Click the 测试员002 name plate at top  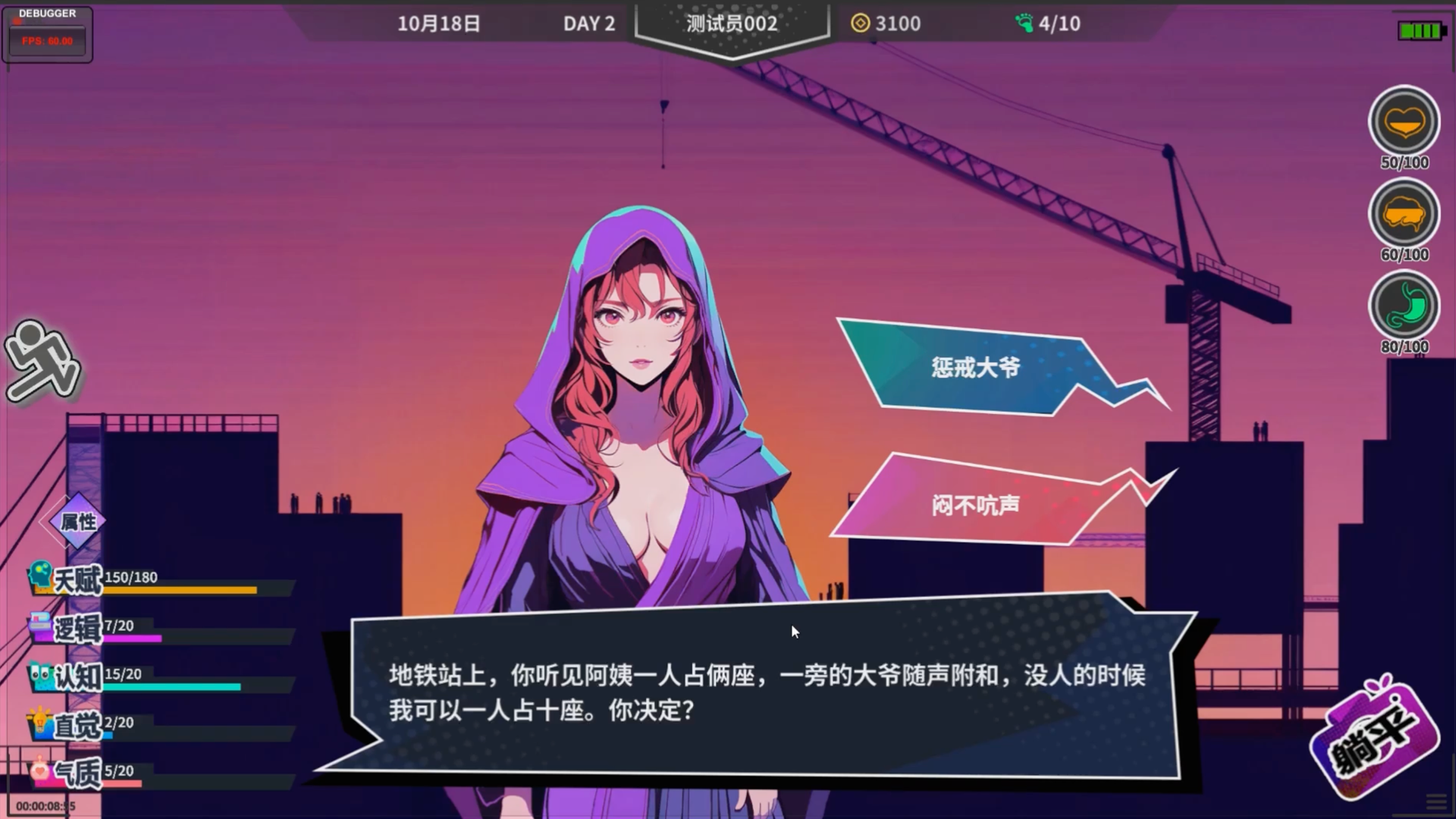(x=730, y=23)
